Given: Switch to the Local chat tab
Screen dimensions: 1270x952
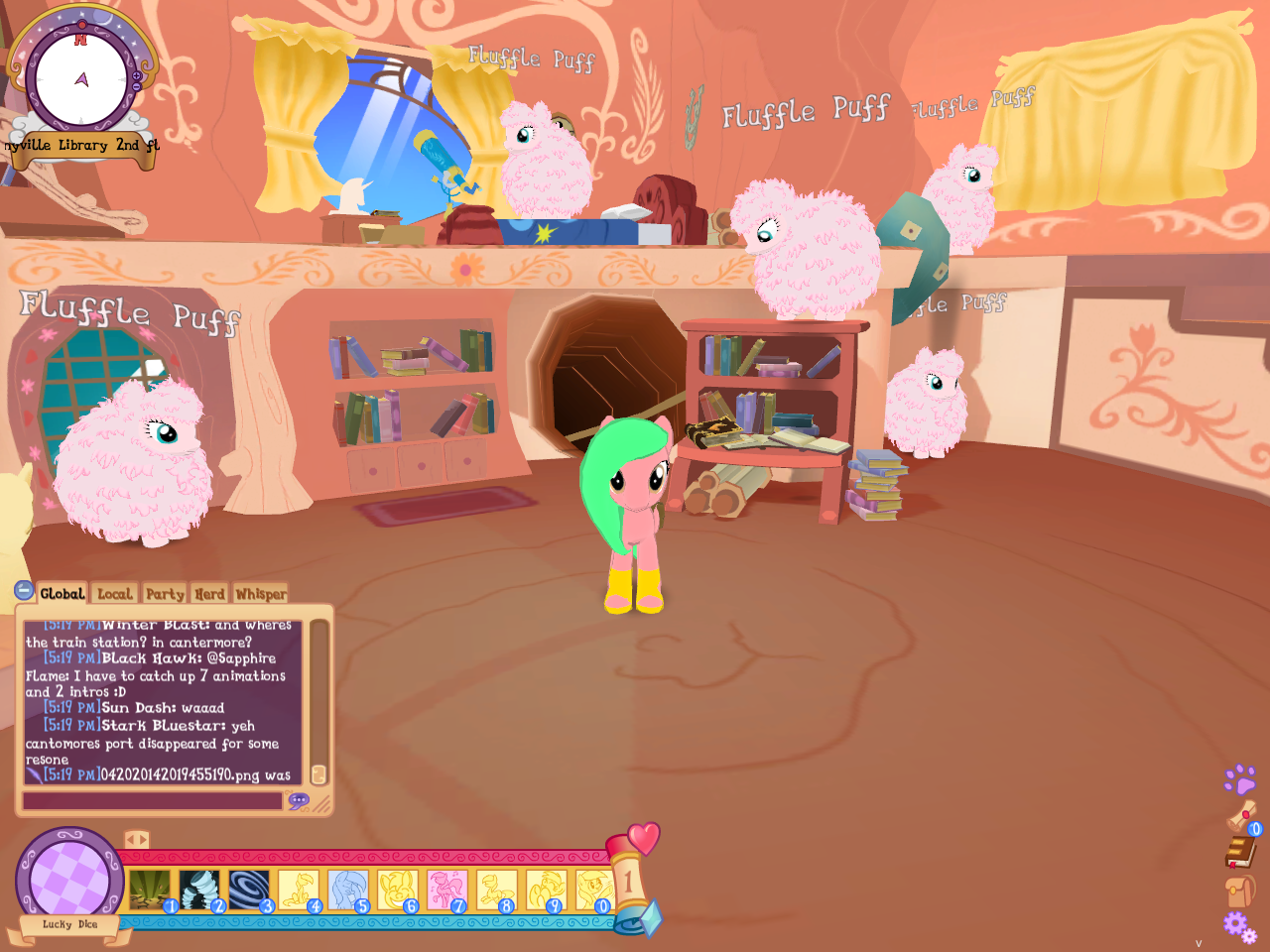Looking at the screenshot, I should (114, 594).
